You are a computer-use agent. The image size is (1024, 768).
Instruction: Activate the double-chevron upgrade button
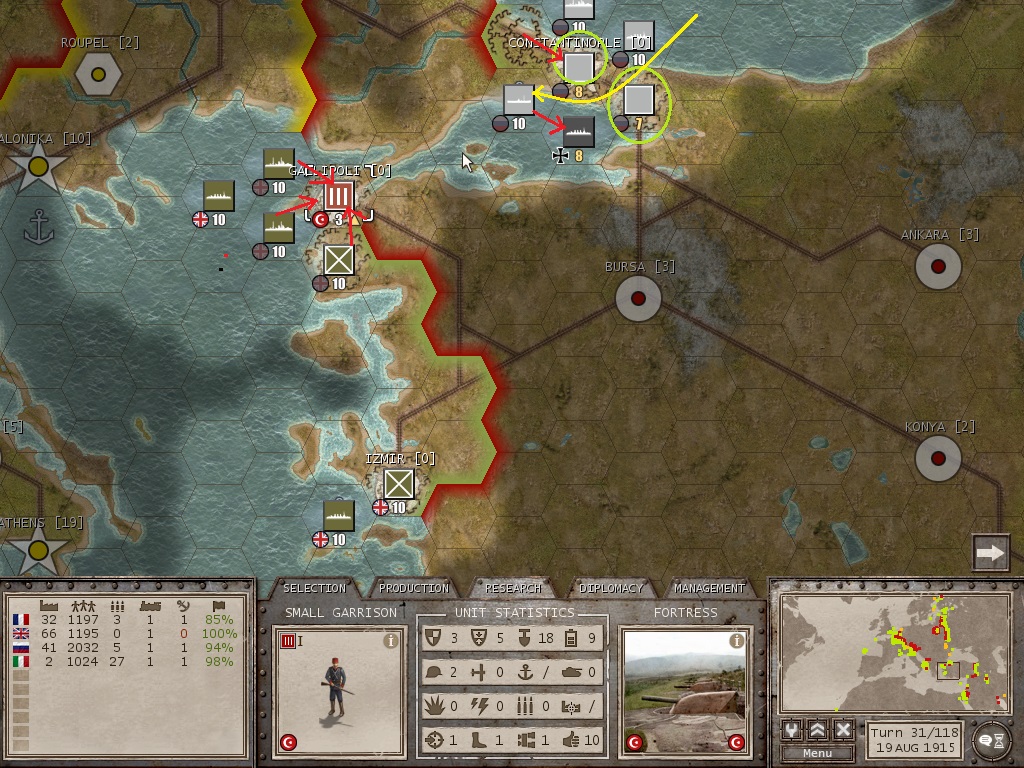click(x=818, y=729)
